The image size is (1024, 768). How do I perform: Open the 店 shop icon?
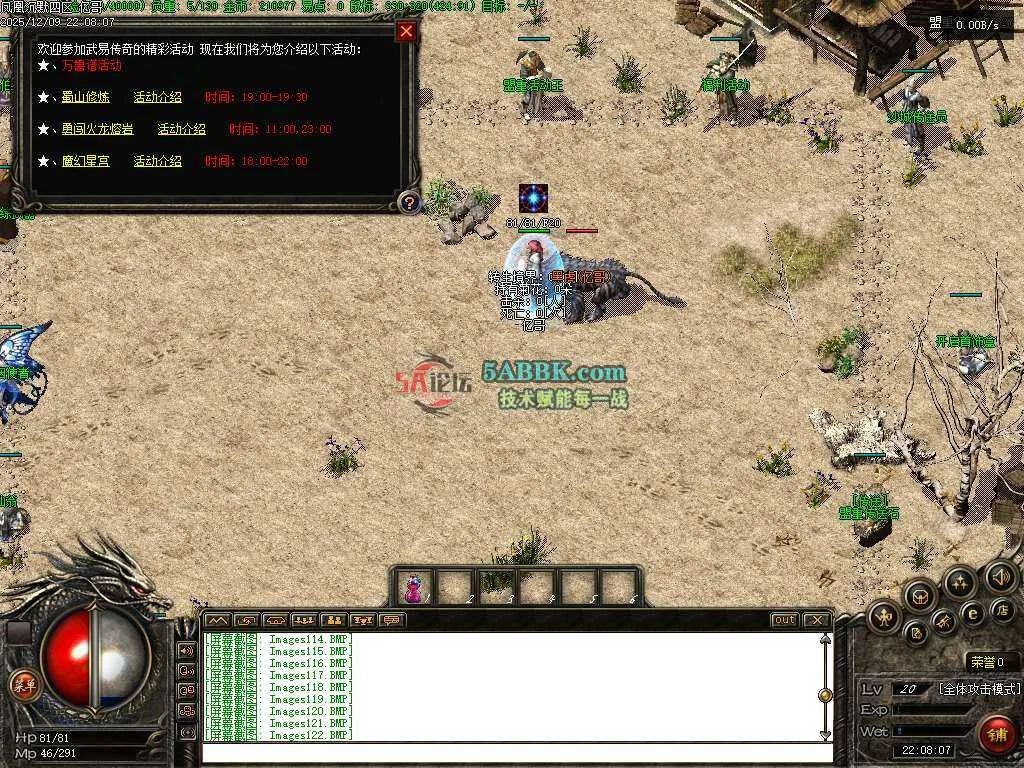pos(1001,609)
